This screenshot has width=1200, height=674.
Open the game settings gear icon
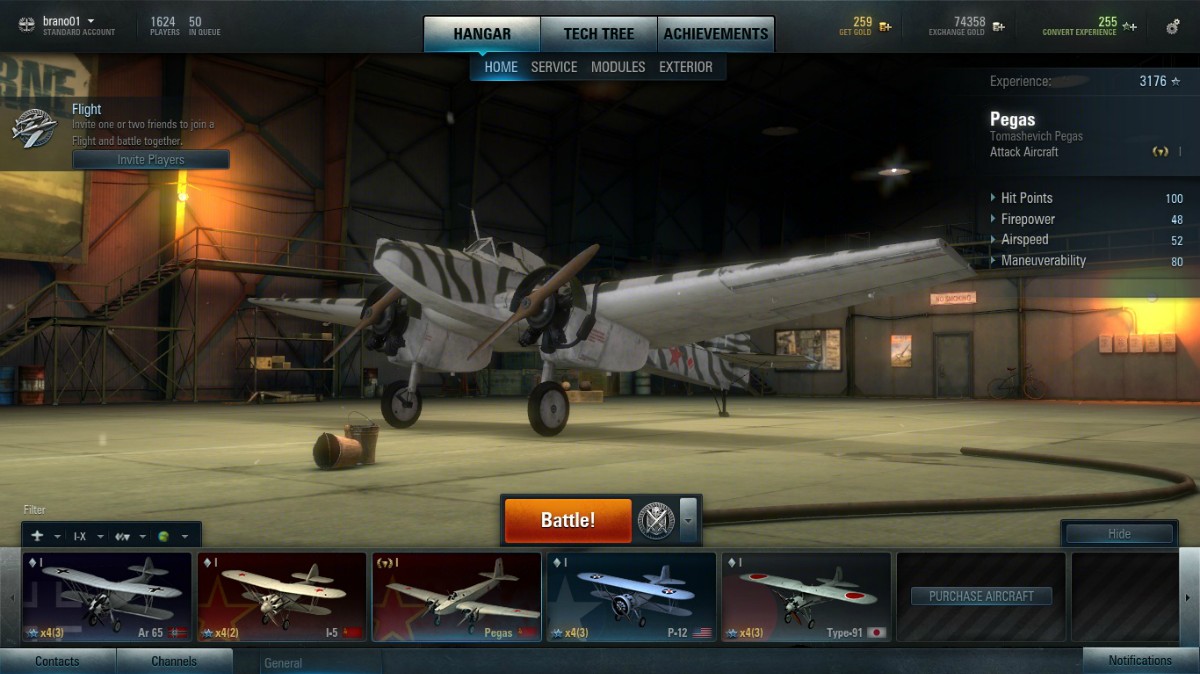tap(1172, 27)
